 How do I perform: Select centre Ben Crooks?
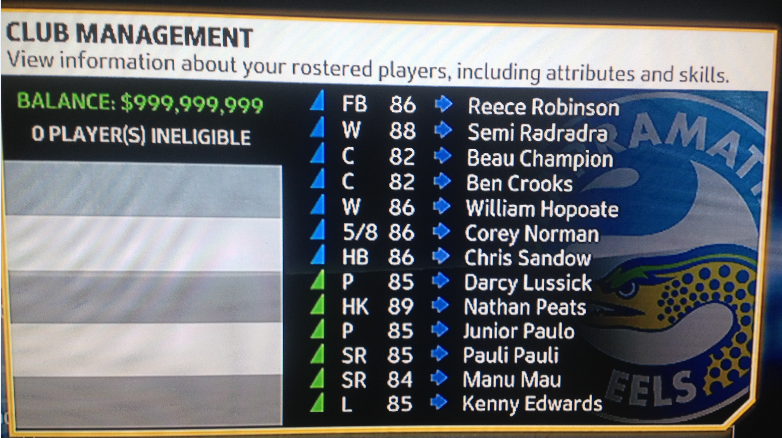[x=519, y=183]
